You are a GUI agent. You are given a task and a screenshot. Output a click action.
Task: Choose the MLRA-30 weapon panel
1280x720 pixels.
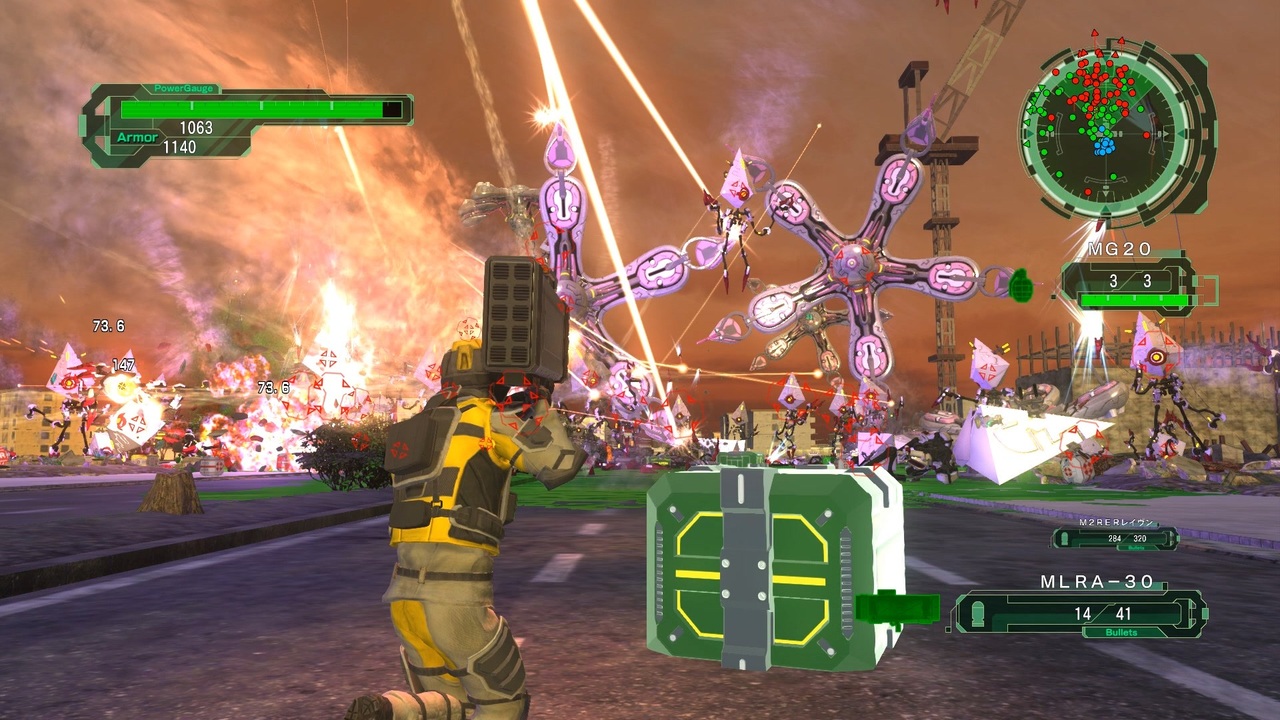[1080, 612]
